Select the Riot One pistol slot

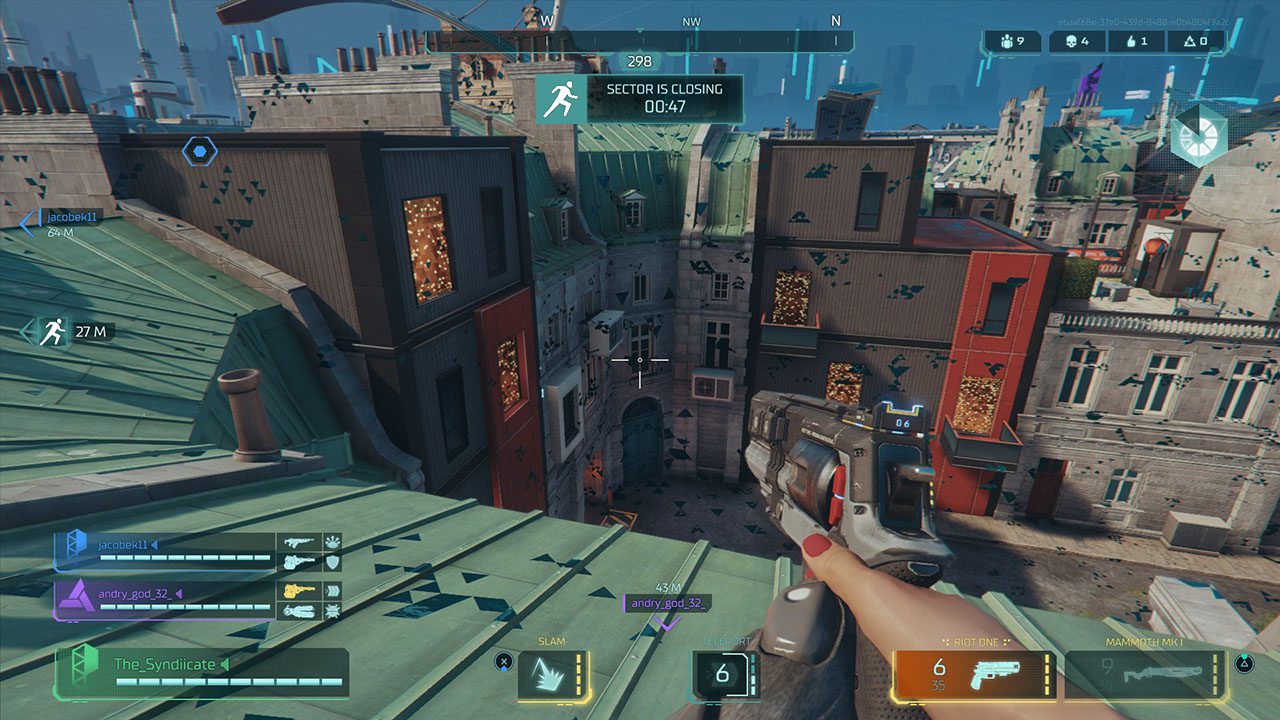coord(974,675)
